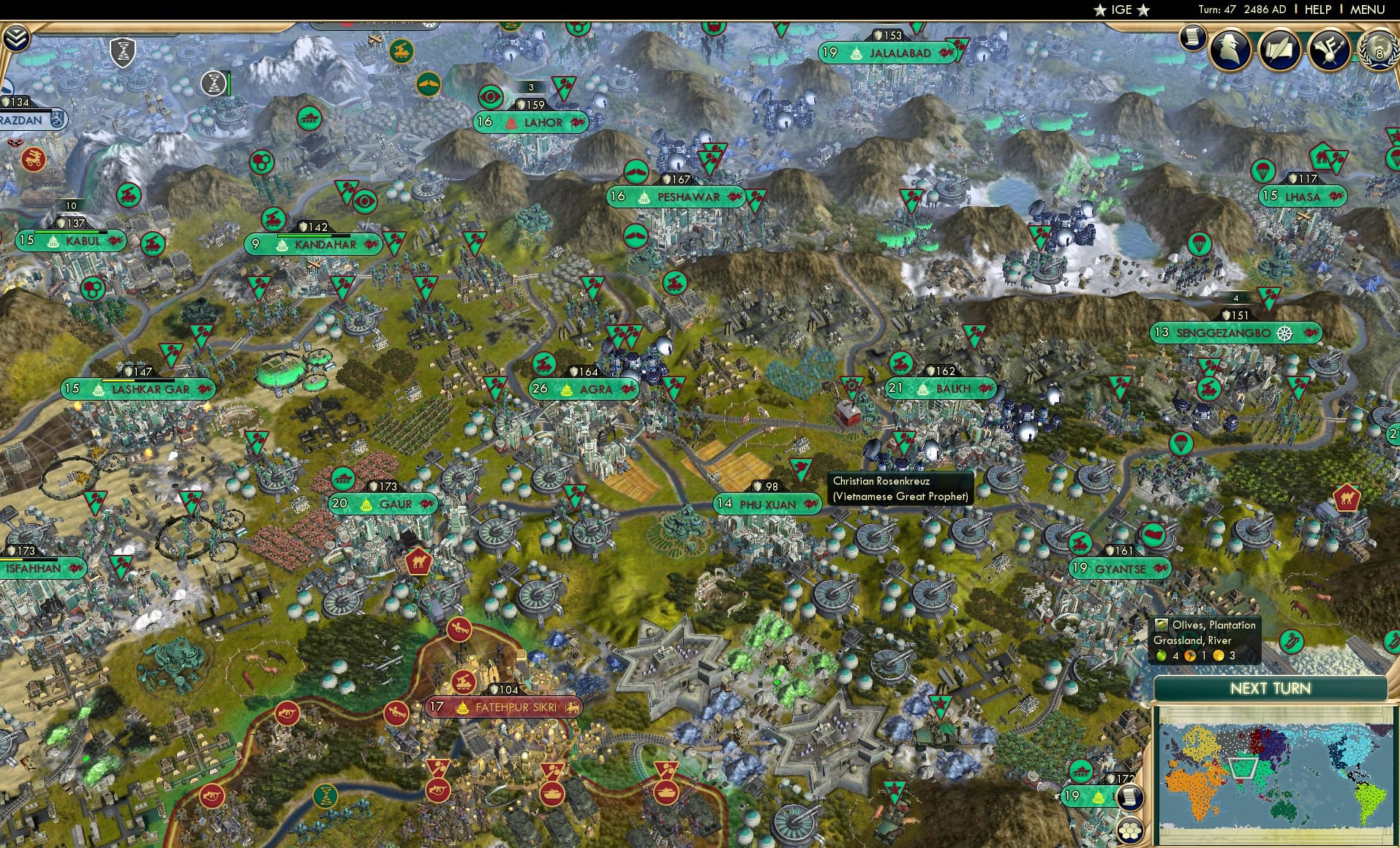Open the Military overview icon beside the laurel wreath
The width and height of the screenshot is (1400, 848).
[1329, 50]
